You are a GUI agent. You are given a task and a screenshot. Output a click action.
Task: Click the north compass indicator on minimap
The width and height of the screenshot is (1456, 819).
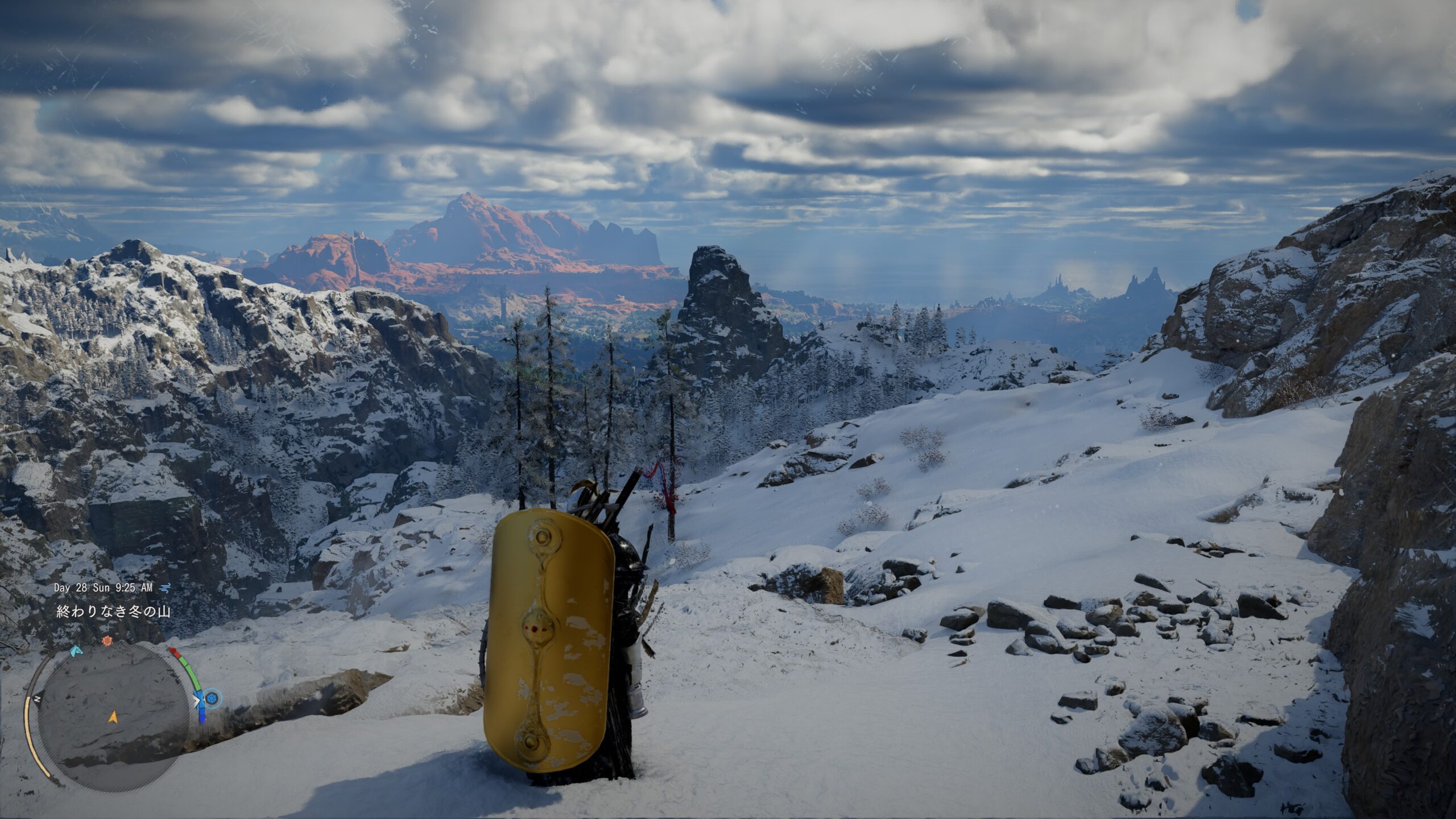38,698
